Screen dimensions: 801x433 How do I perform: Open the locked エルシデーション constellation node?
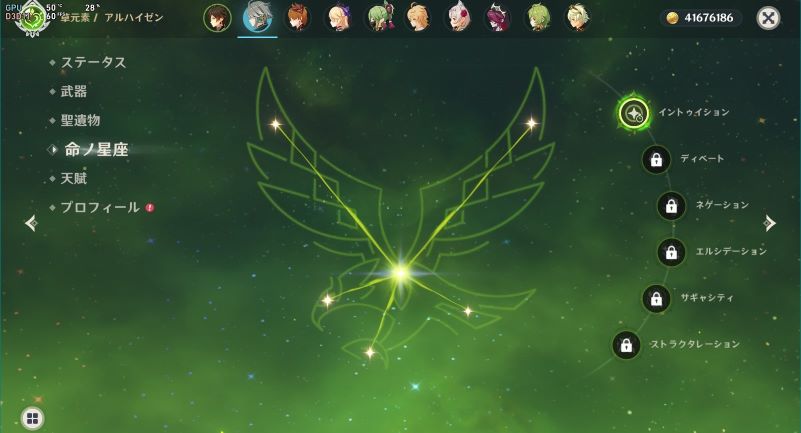(x=671, y=252)
